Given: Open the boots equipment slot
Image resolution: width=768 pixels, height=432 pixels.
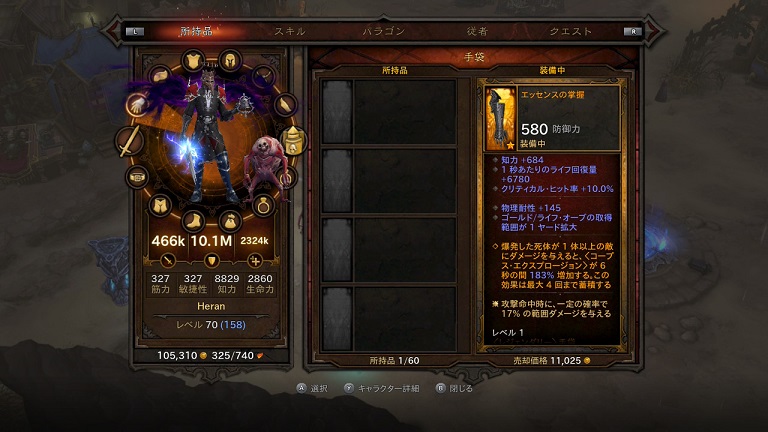Looking at the screenshot, I should (193, 220).
